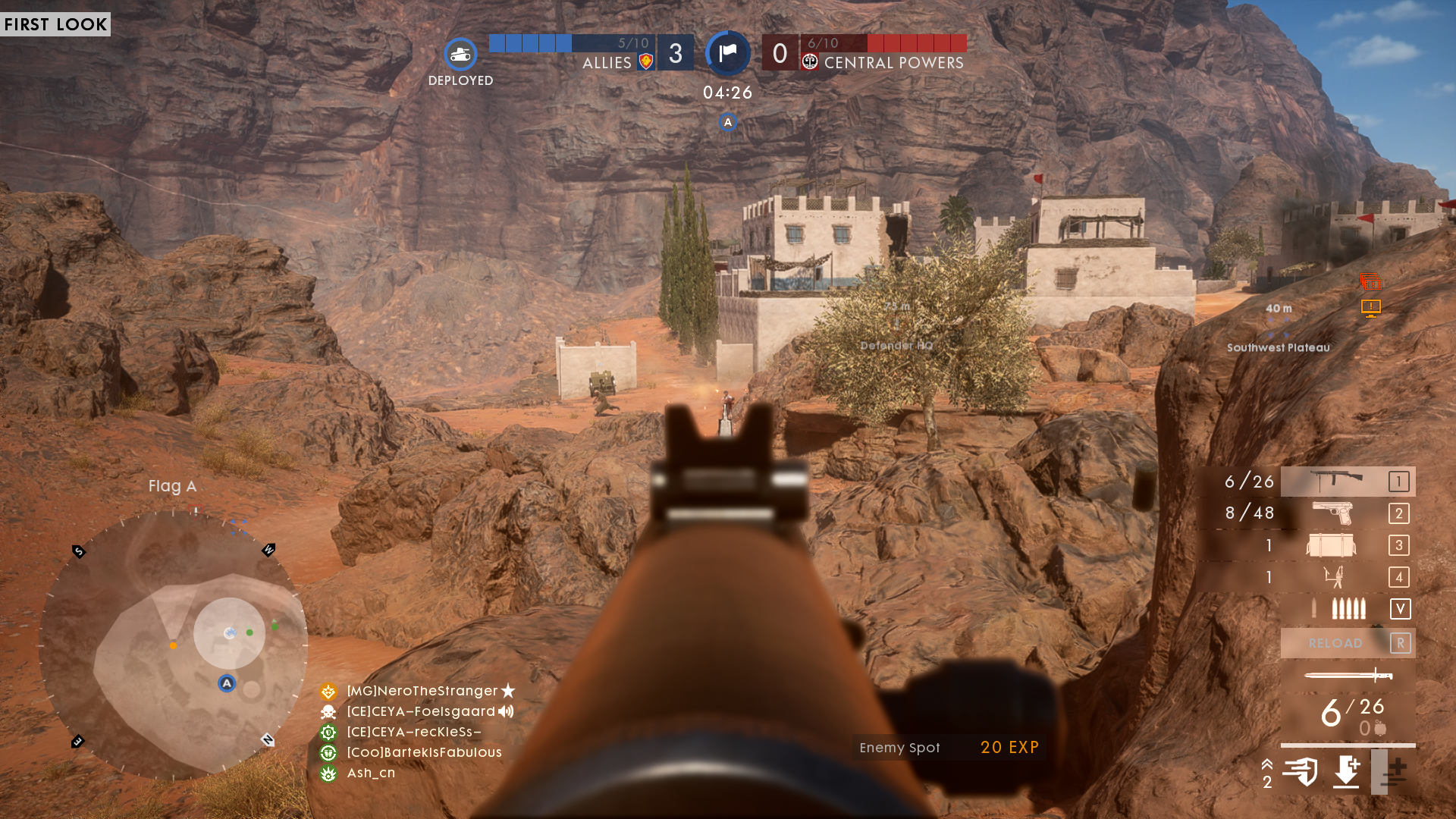Image resolution: width=1456 pixels, height=819 pixels.
Task: Select BartekIsFabulous in squad list
Action: [423, 752]
